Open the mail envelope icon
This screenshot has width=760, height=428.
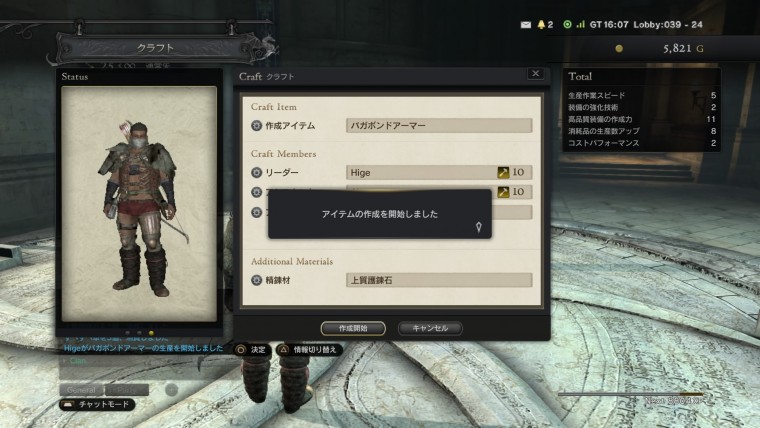tap(527, 23)
